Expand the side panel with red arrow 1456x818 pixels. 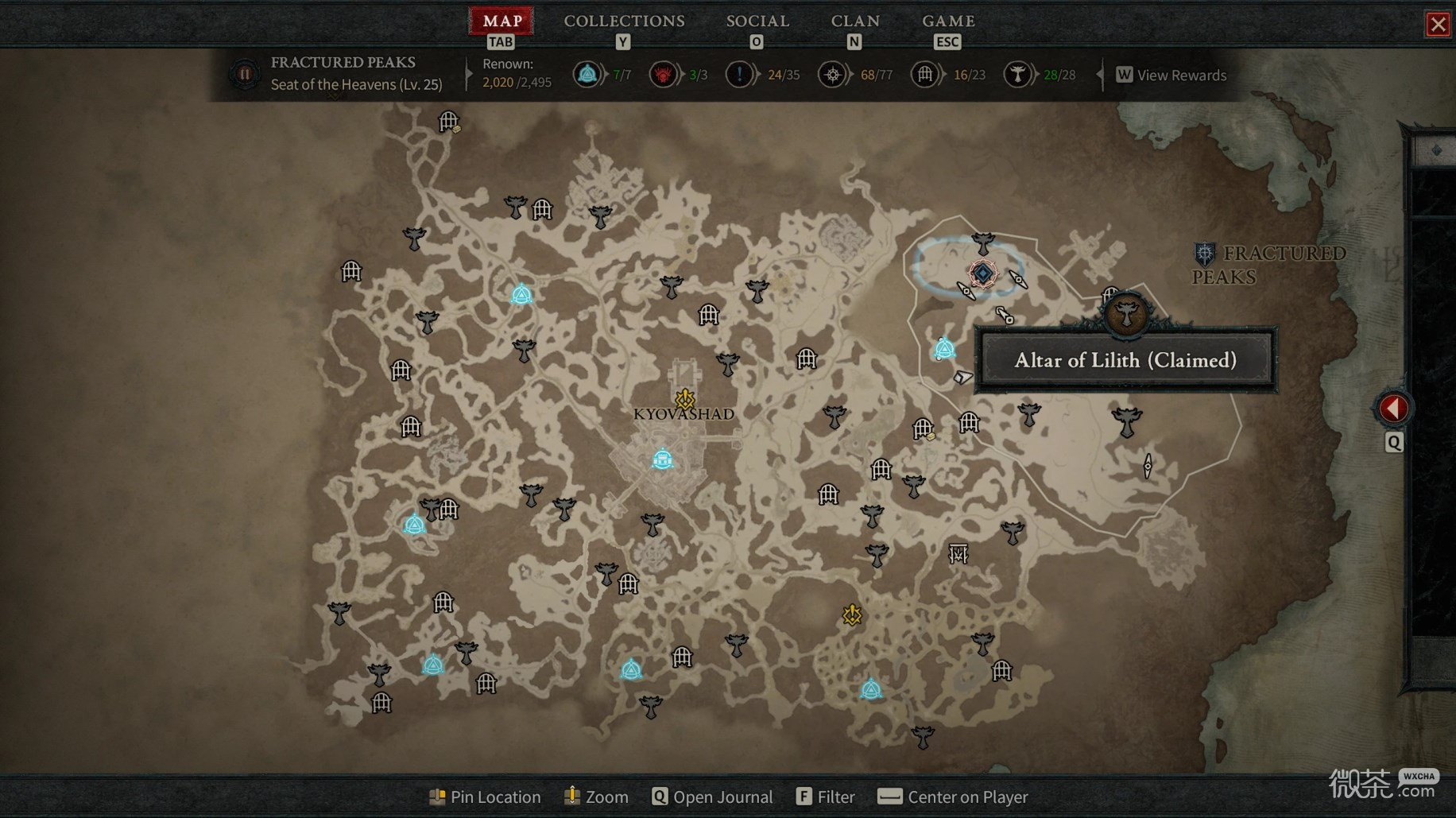(1393, 409)
